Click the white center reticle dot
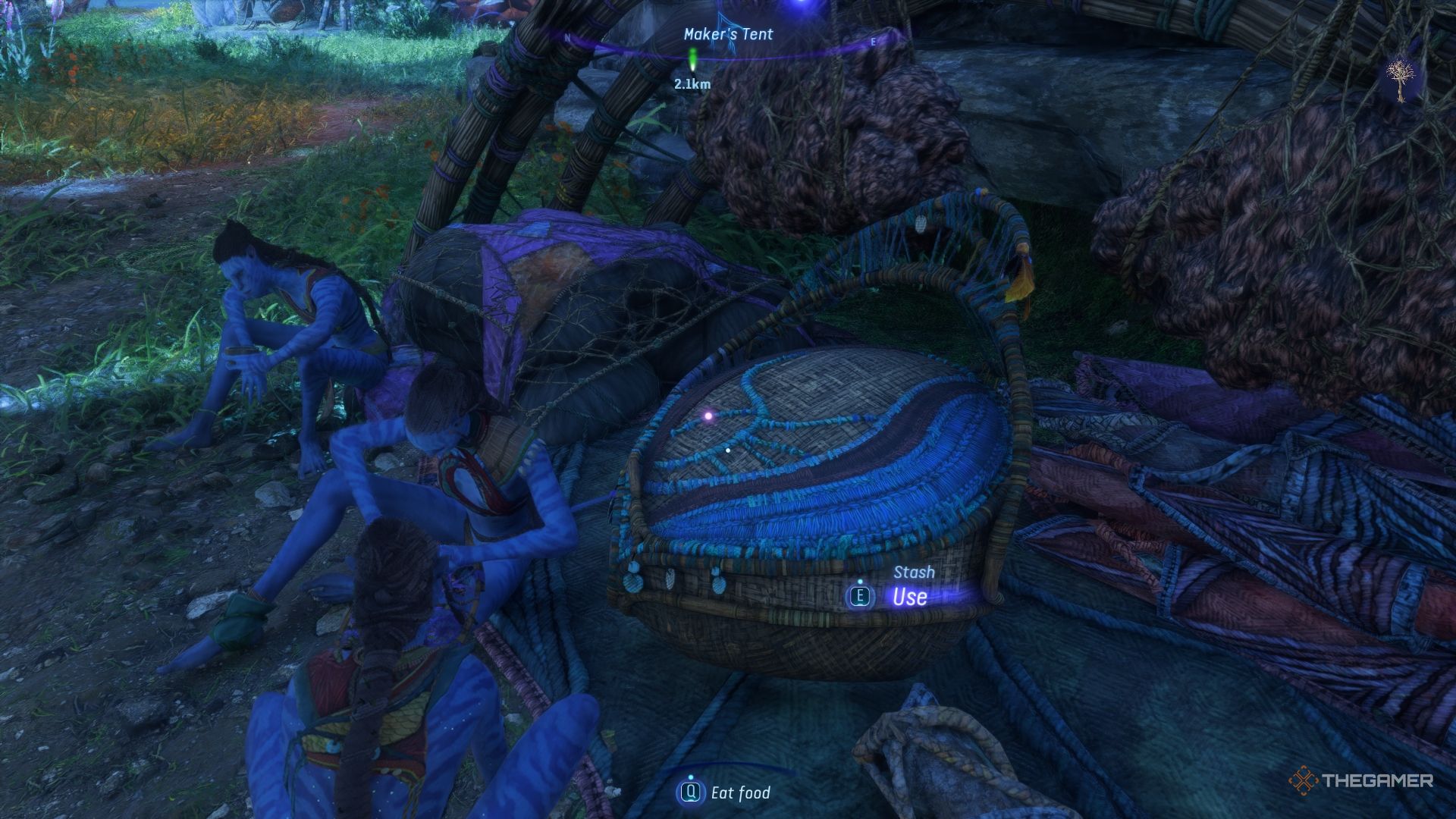 [727, 449]
